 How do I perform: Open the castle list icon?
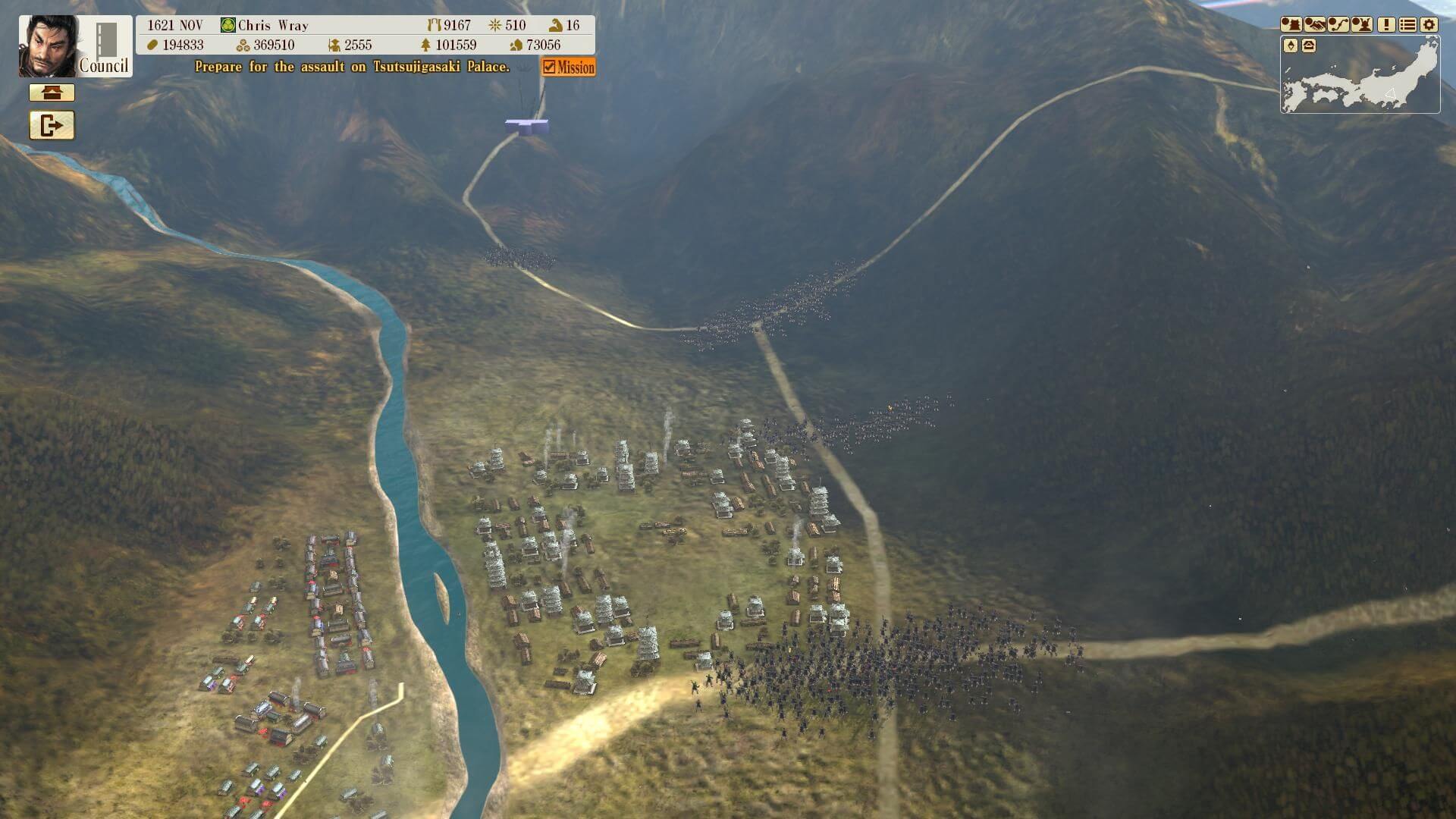click(x=1291, y=24)
